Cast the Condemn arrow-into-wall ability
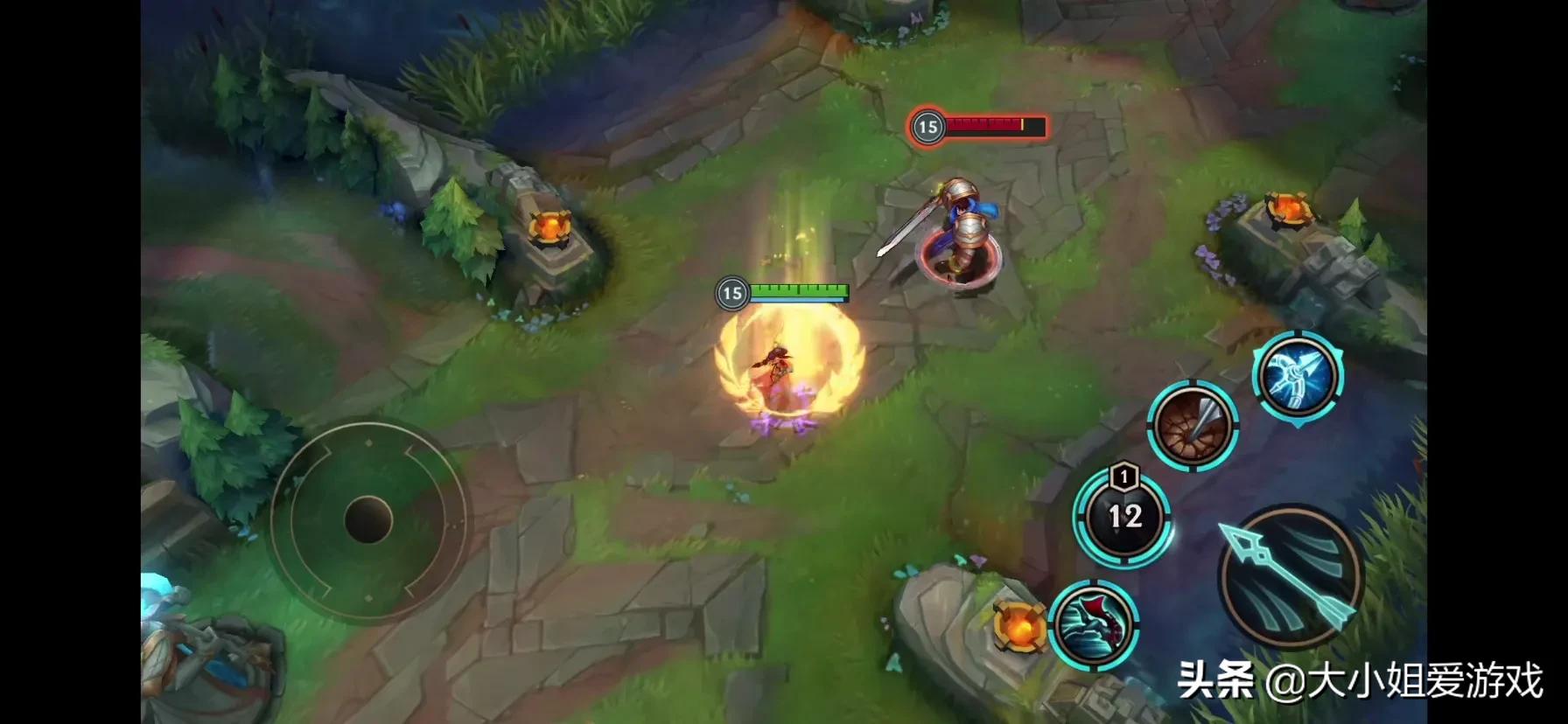Viewport: 1568px width, 724px height. [1193, 426]
